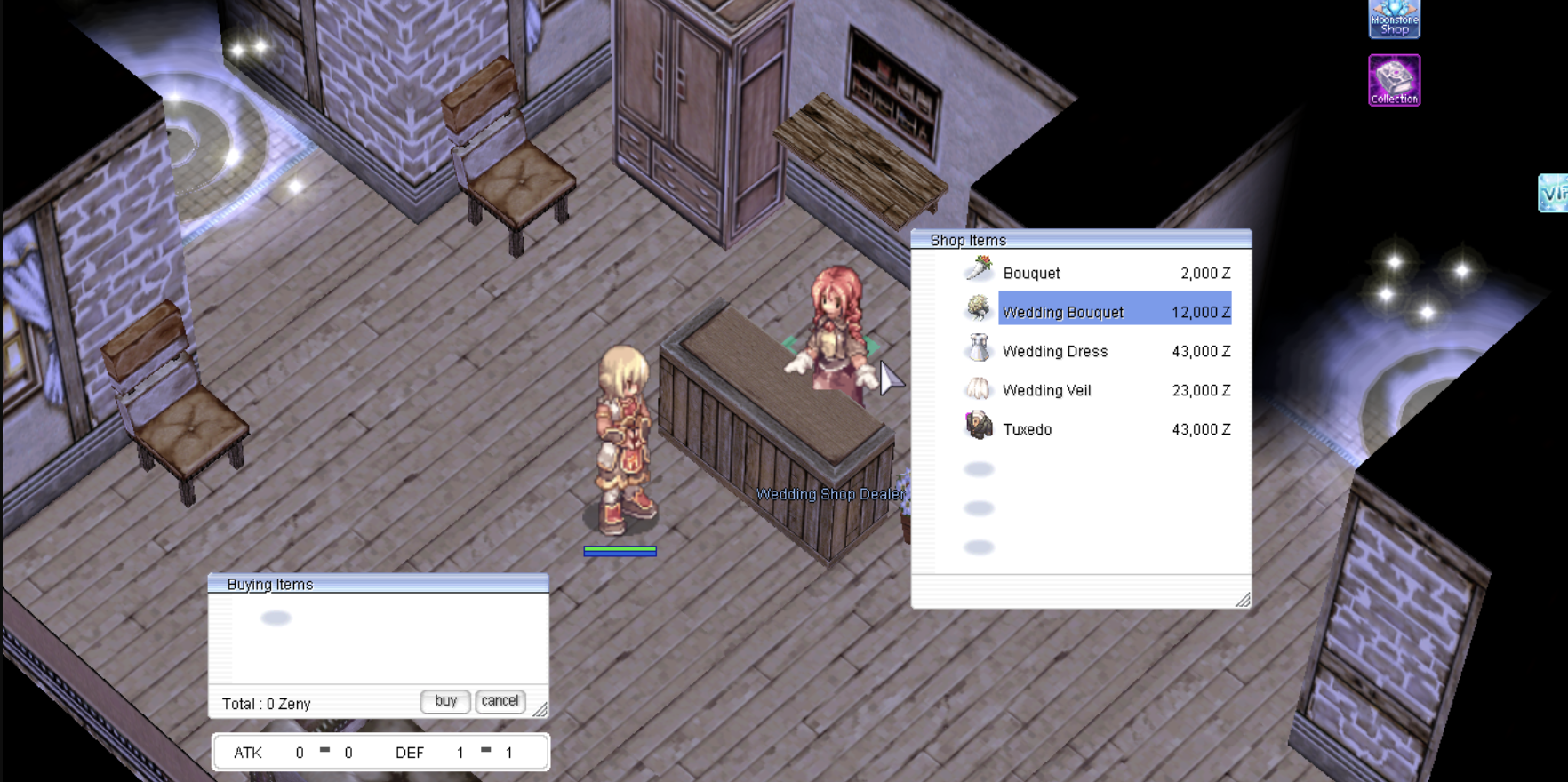Open the Collection menu
Screen dimensions: 1568x782
pyautogui.click(x=1394, y=81)
